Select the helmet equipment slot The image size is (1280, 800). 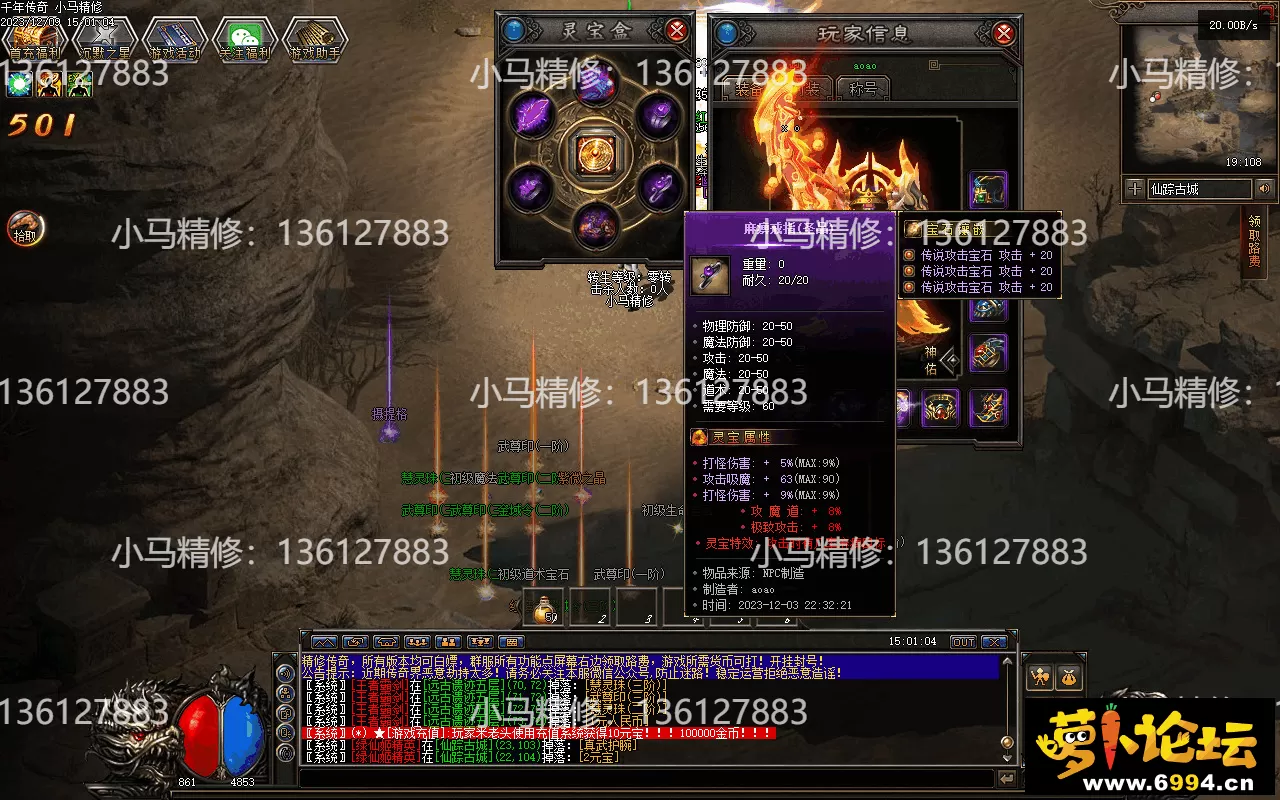pyautogui.click(x=988, y=189)
